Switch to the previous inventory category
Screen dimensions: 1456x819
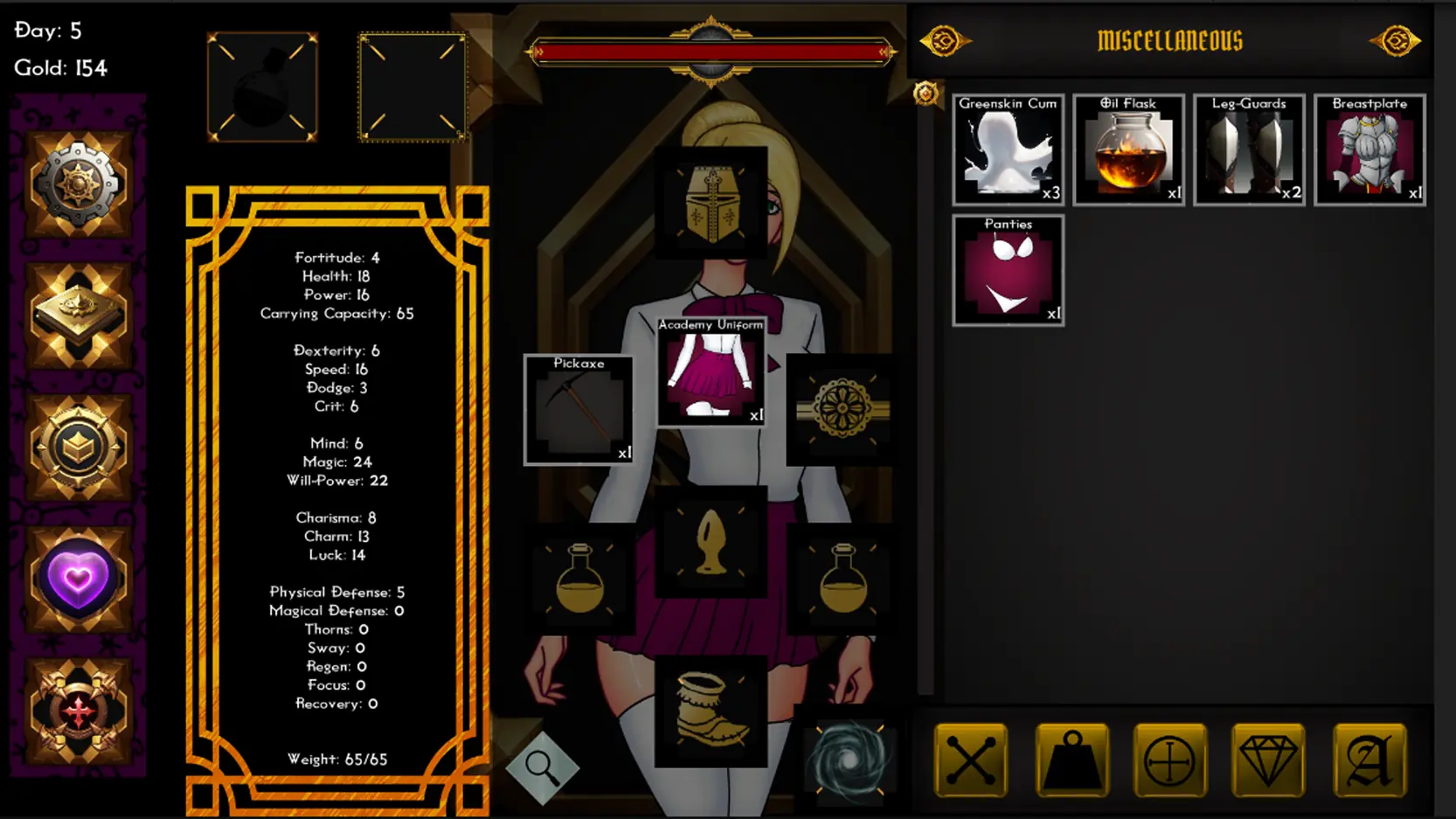[x=944, y=41]
